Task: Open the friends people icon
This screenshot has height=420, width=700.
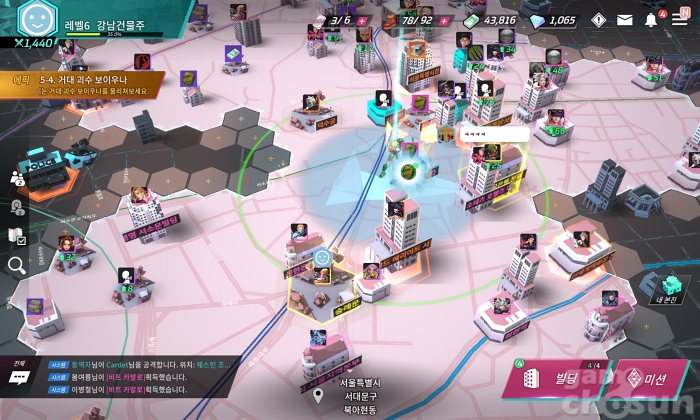Action: point(17,177)
